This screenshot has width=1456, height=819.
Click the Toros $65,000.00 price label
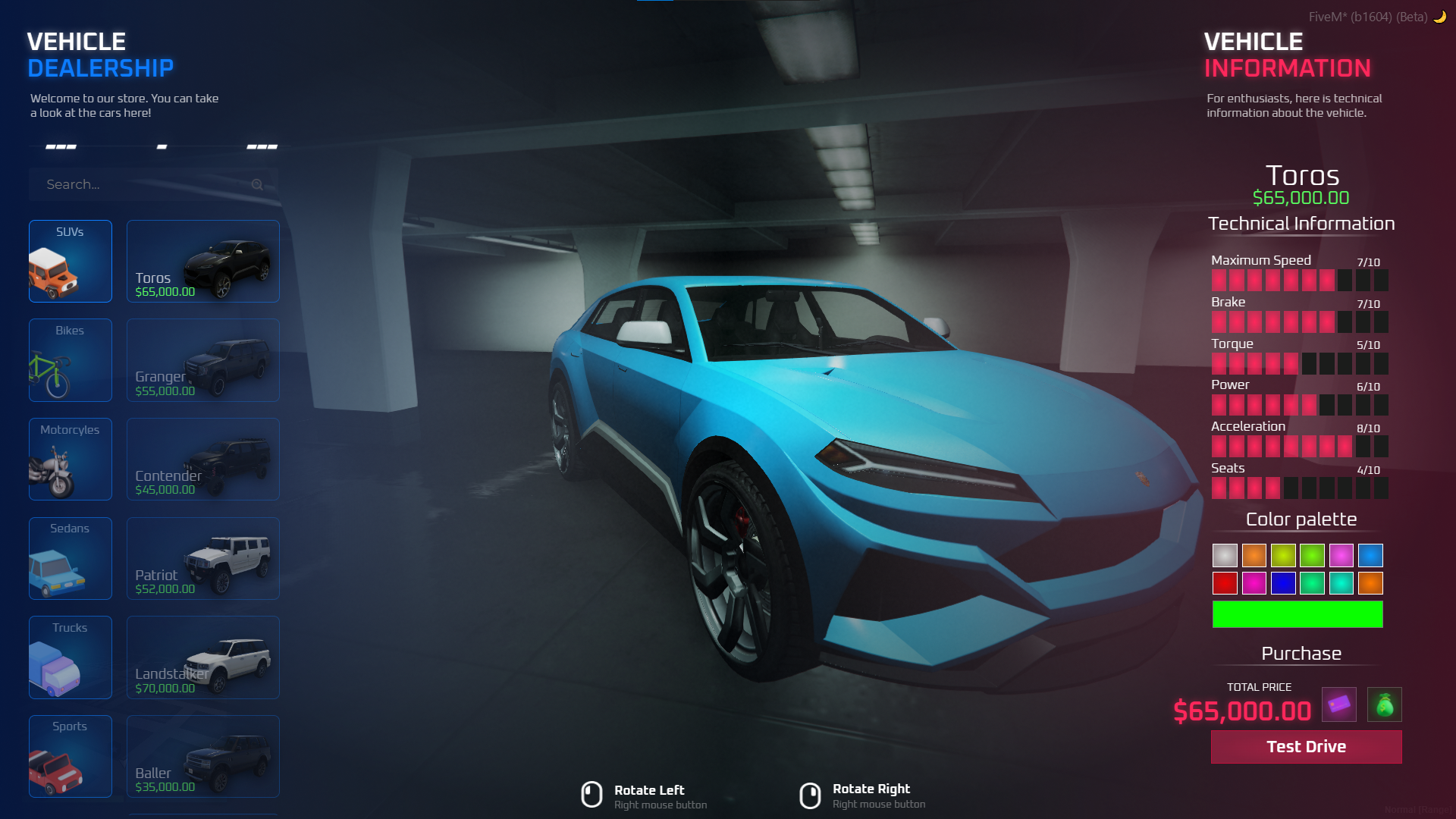164,290
